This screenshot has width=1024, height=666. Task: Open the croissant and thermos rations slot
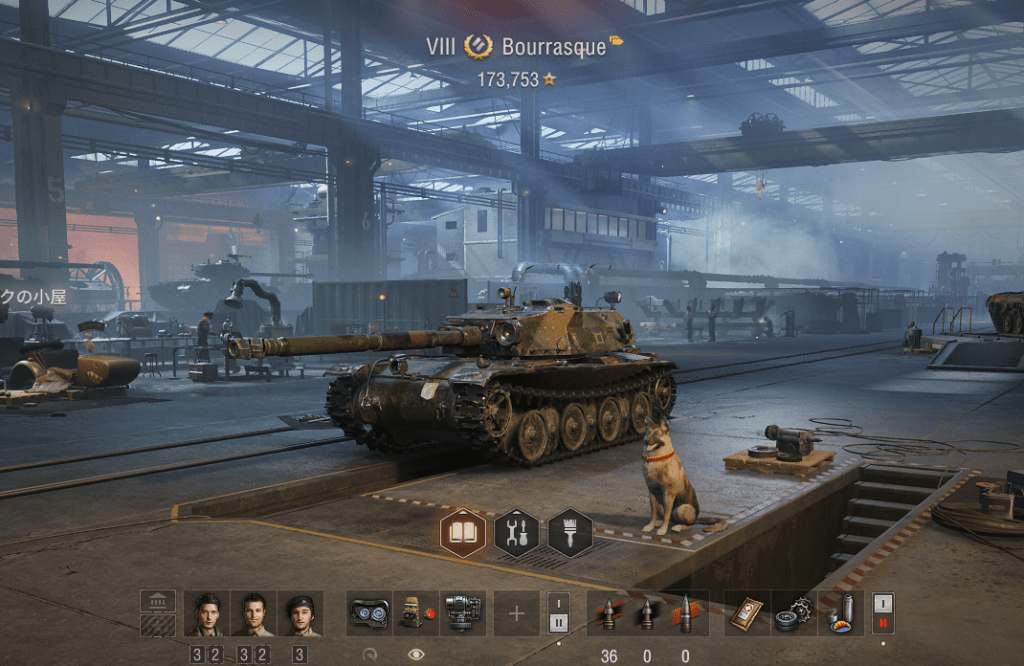840,613
